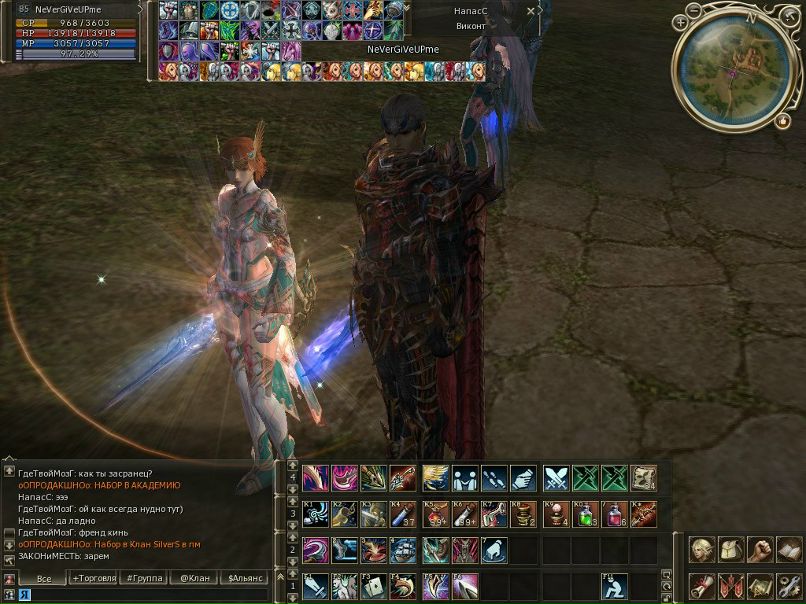Switch to the @Клан chat channel
The height and width of the screenshot is (604, 806).
[193, 579]
